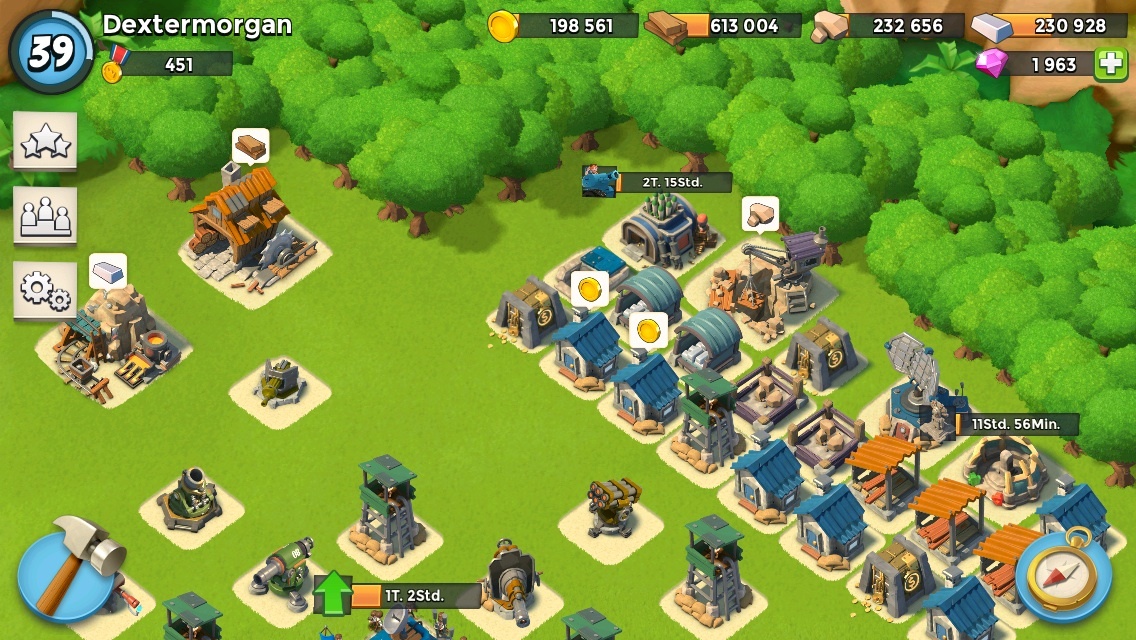Open the gears settings menu
The width and height of the screenshot is (1136, 640).
[45, 290]
